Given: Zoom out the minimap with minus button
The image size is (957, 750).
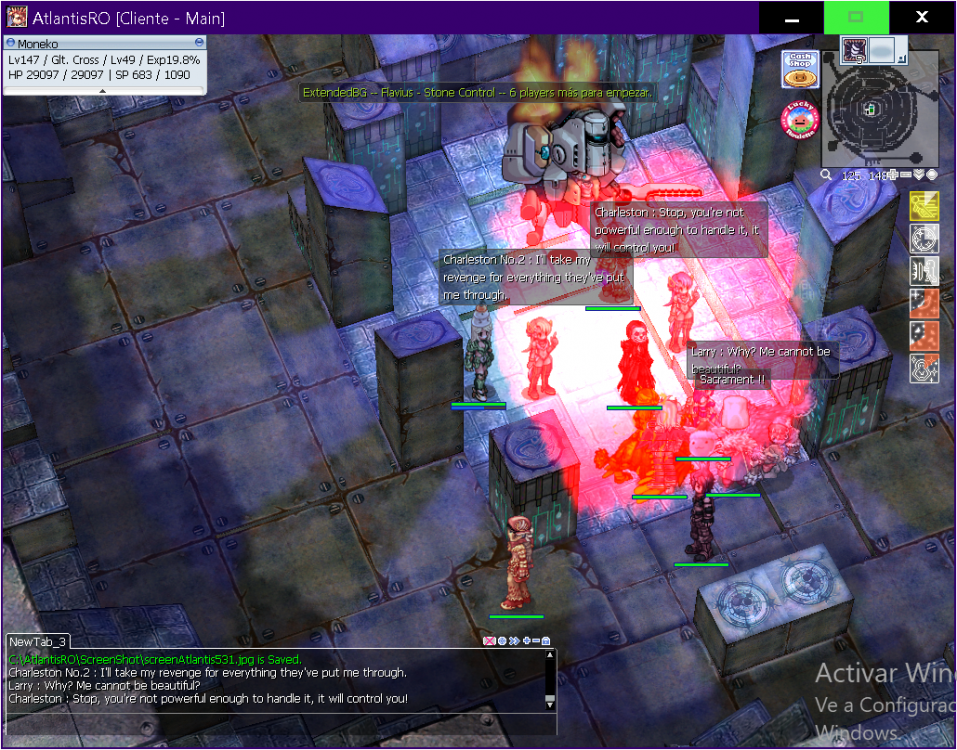Looking at the screenshot, I should pos(906,175).
